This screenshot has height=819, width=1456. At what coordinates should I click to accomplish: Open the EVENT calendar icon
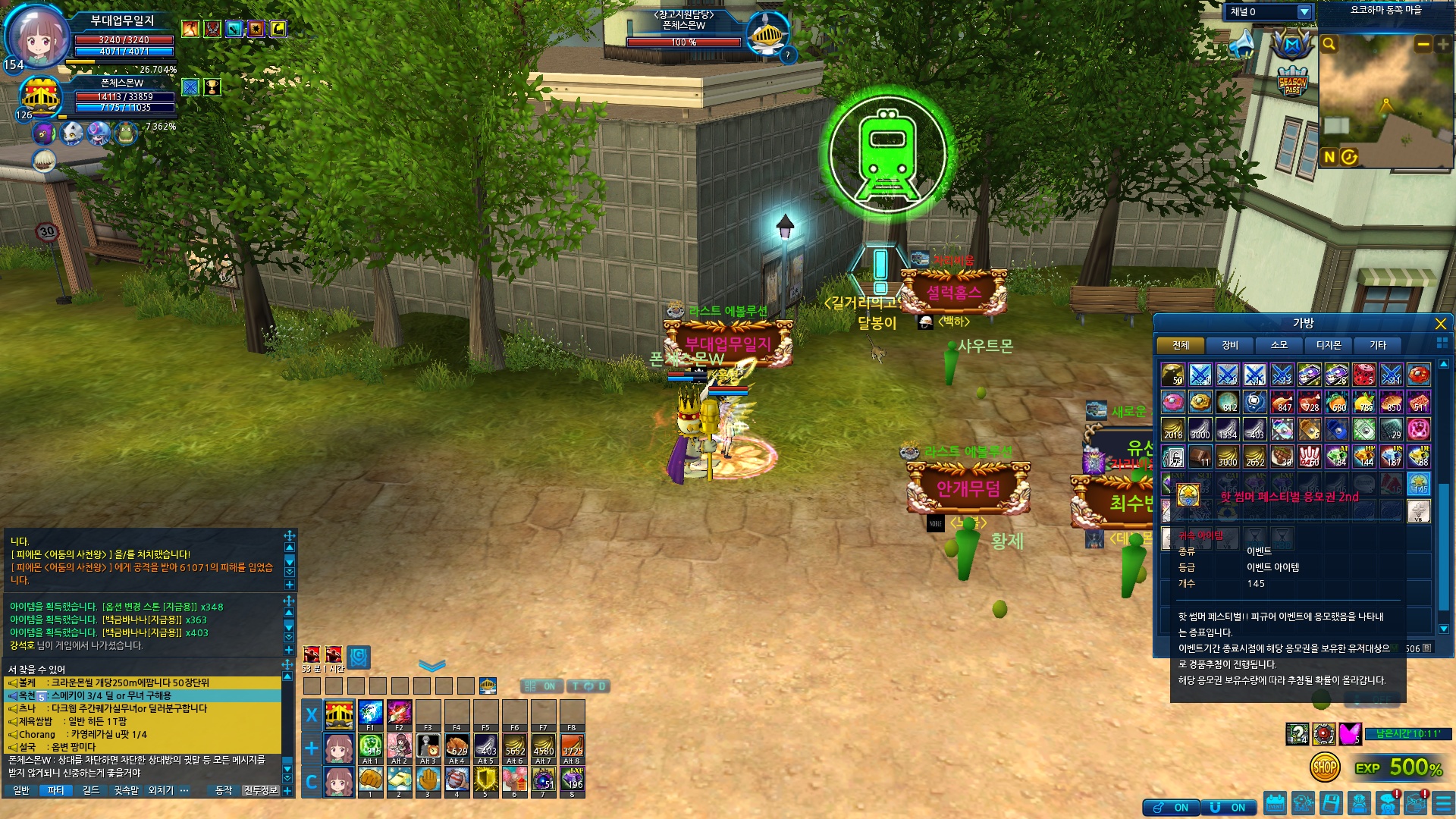[1275, 803]
